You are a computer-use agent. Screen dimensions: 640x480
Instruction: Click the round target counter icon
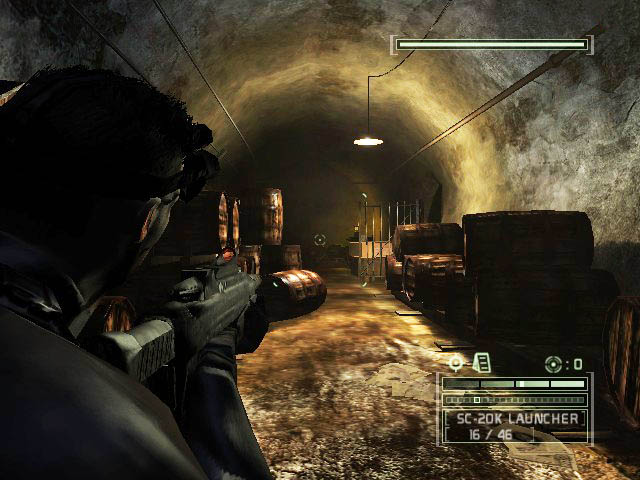tap(552, 363)
